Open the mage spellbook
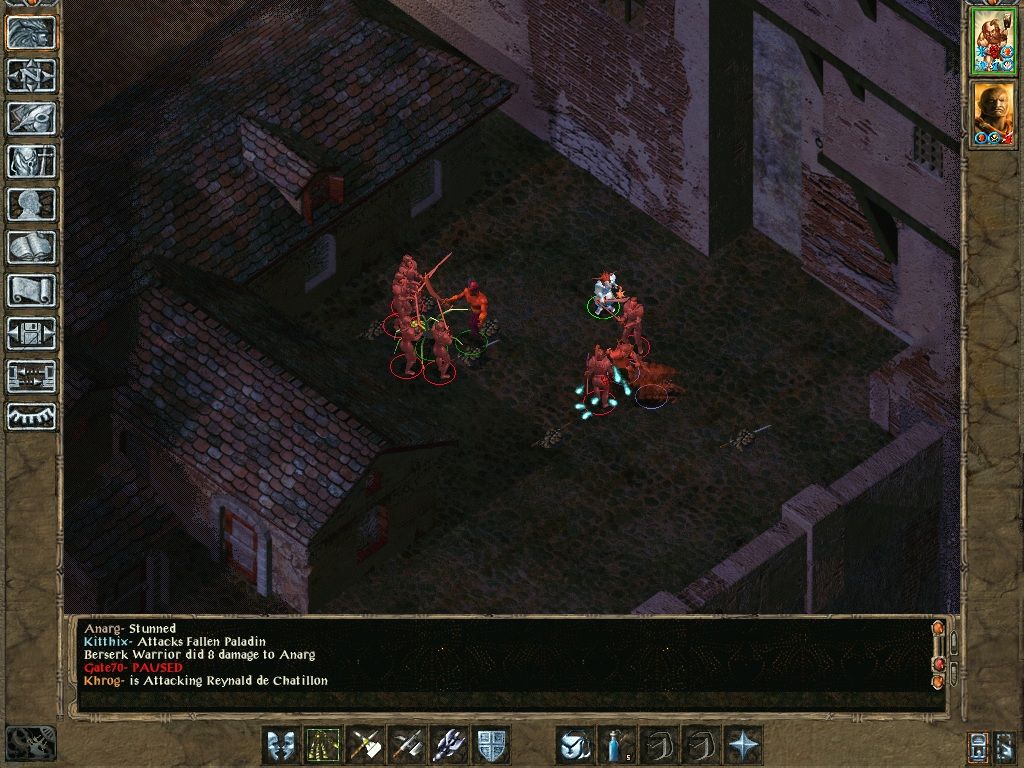Image resolution: width=1024 pixels, height=768 pixels. 31,247
